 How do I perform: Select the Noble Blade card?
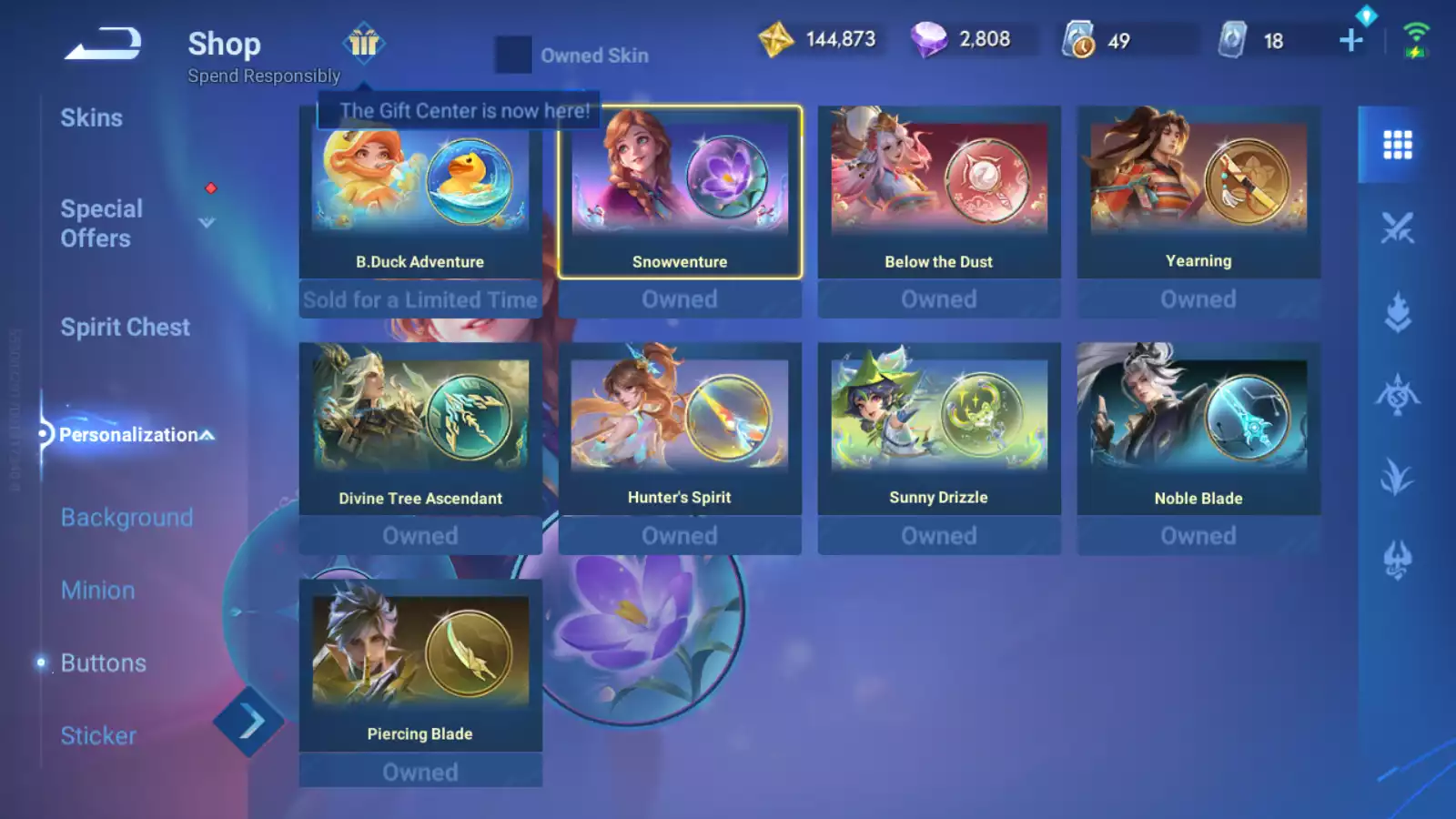tap(1198, 430)
